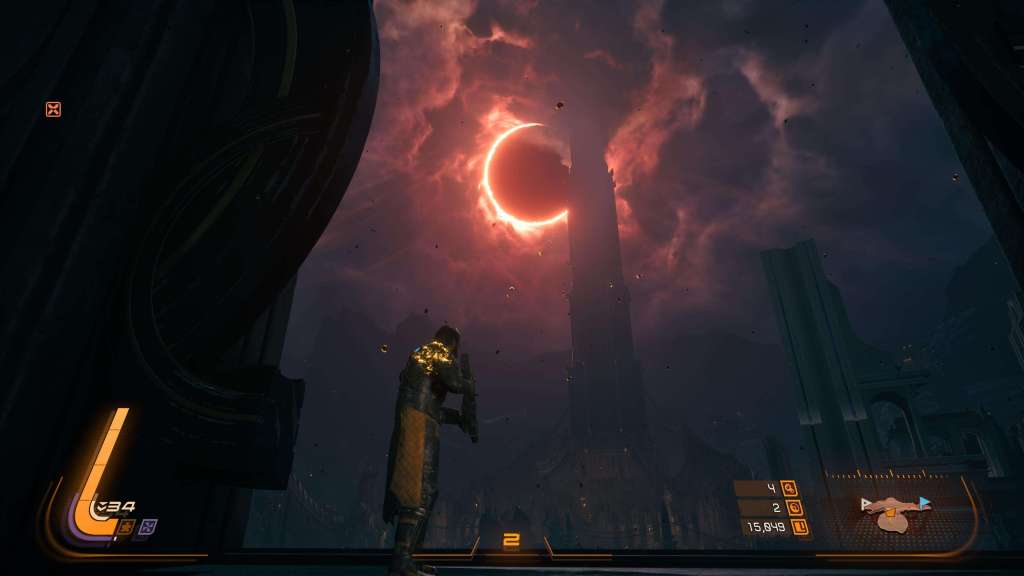
Task: Open the minimap panel
Action: [x=893, y=511]
